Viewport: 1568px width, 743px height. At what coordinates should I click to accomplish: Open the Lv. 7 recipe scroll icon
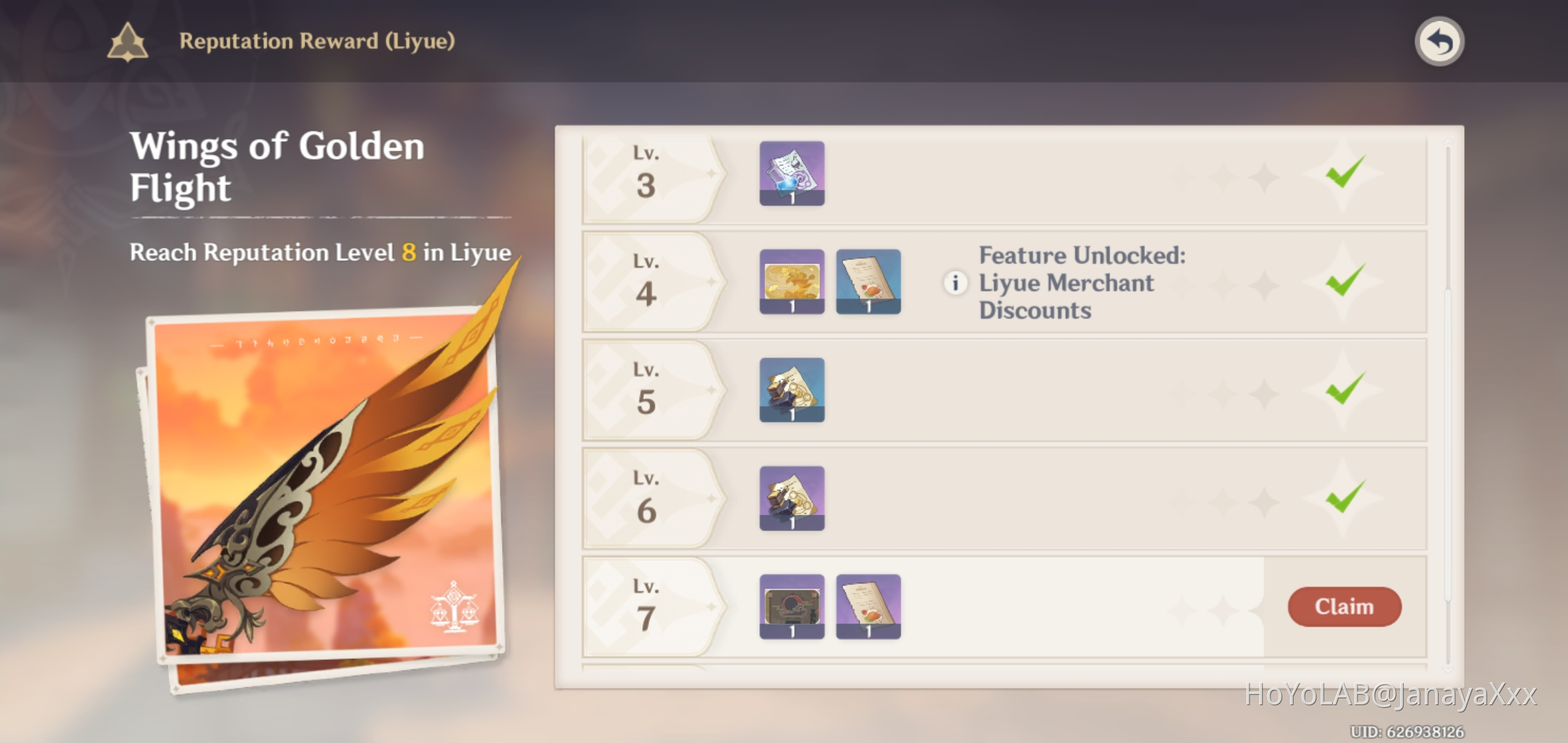coord(868,607)
